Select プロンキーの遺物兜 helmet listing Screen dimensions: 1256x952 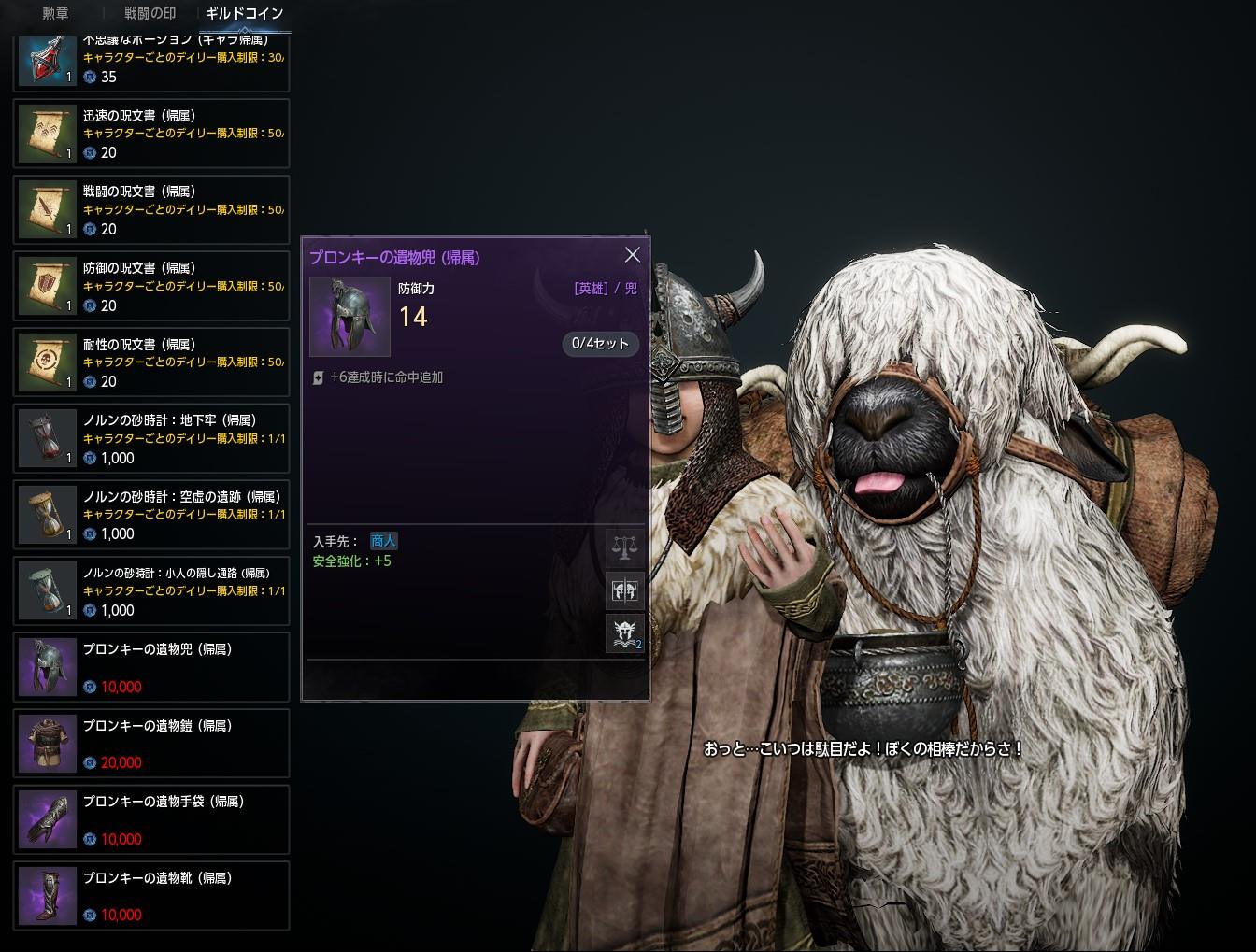click(x=151, y=667)
